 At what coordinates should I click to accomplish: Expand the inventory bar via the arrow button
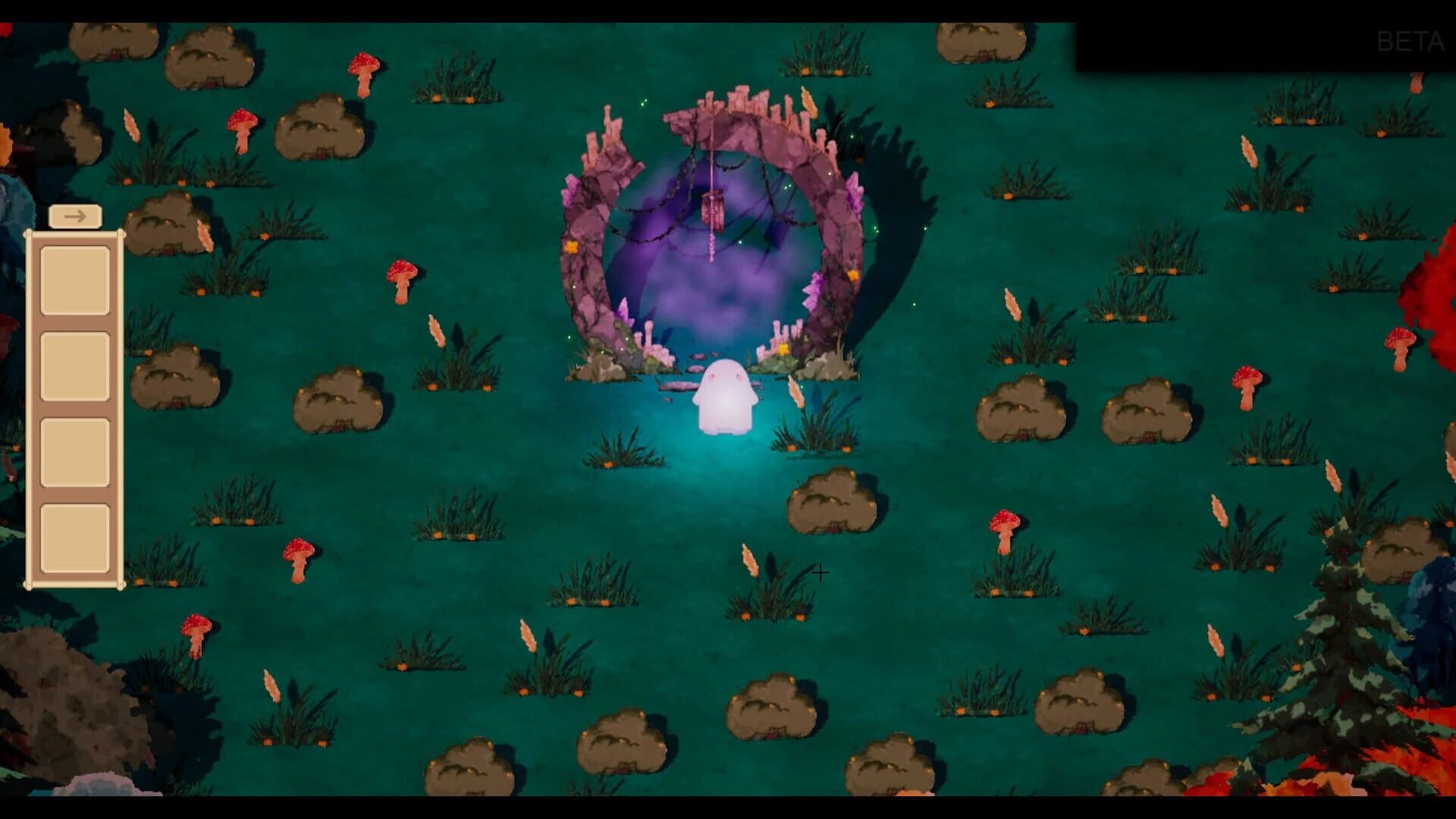coord(75,216)
